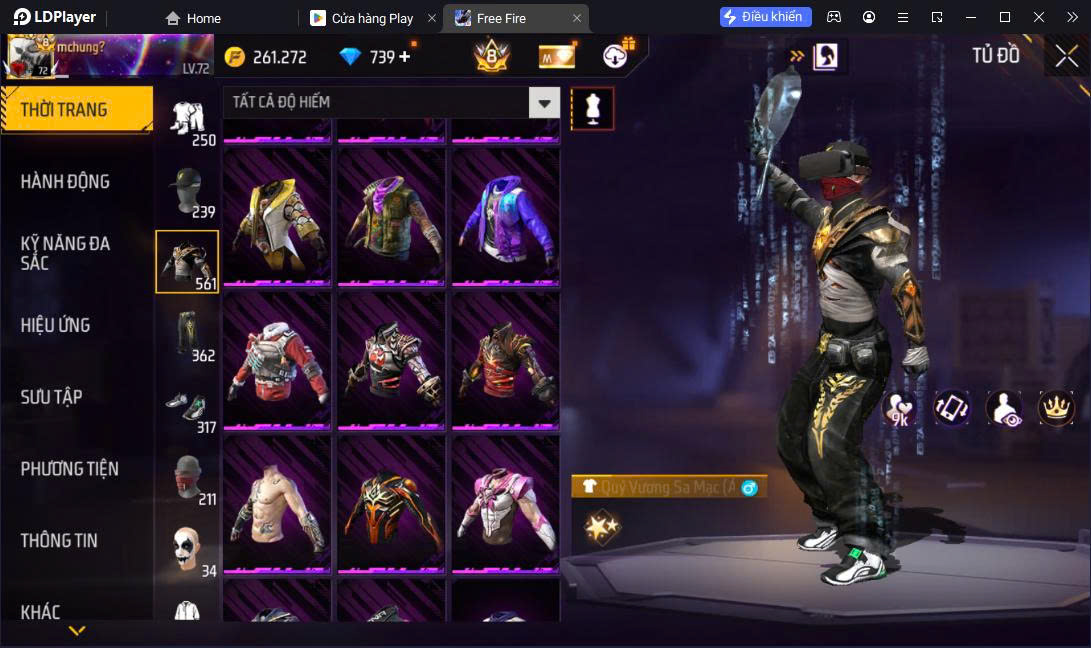Screen dimensions: 1091x648
Task: Close the wardrobe with the X button
Action: click(x=1067, y=56)
